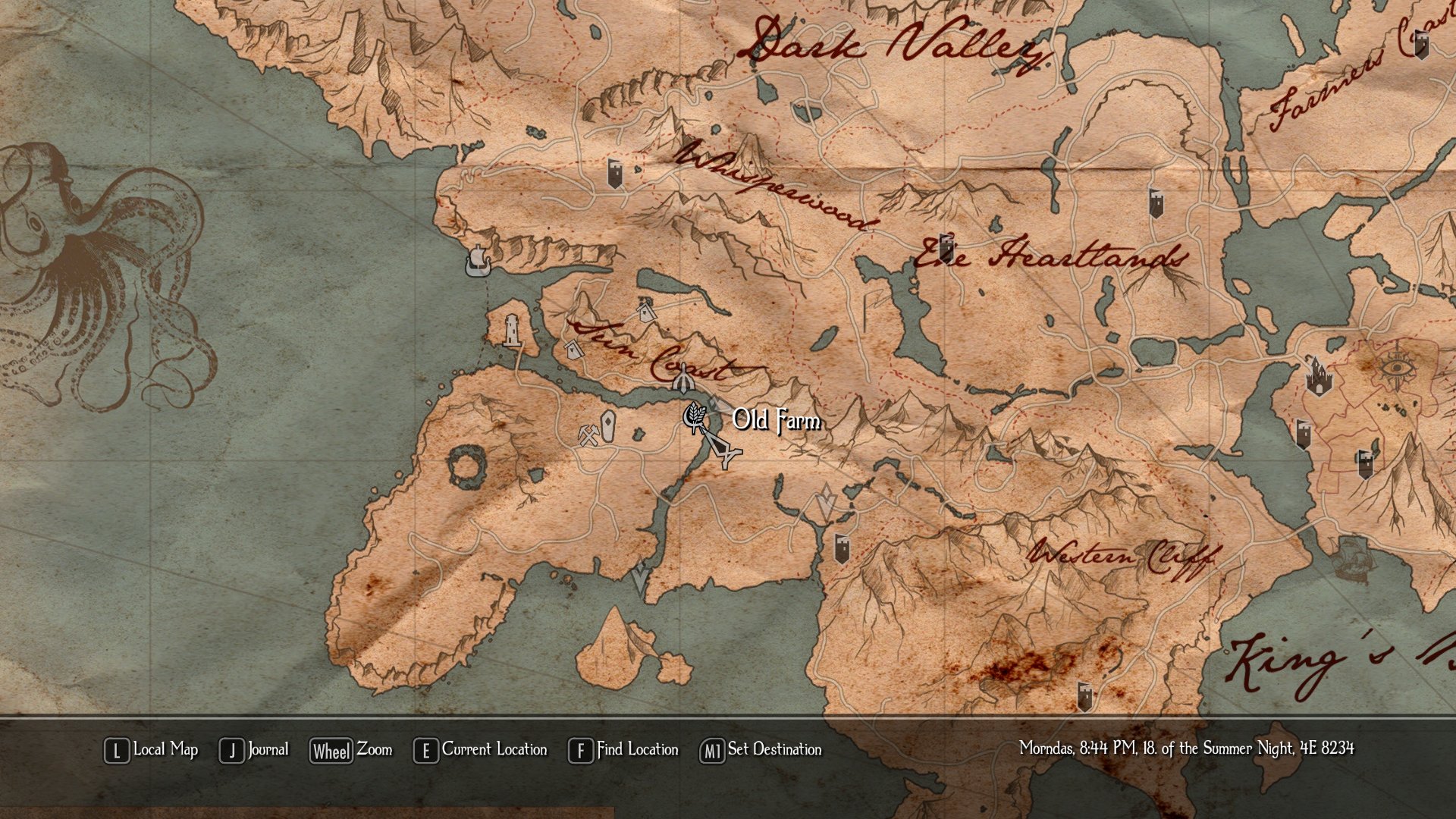This screenshot has width=1456, height=819.
Task: Select the castle city marker
Action: tap(1318, 376)
